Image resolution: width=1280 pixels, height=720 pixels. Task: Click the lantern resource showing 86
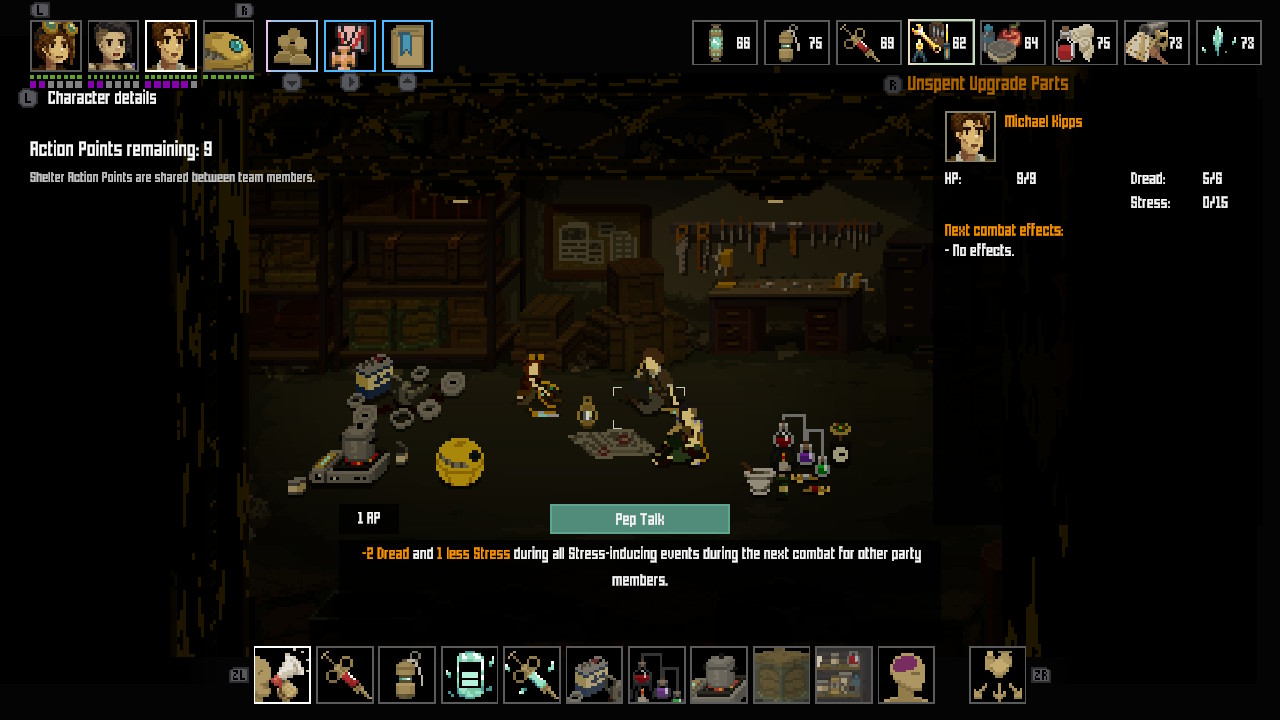click(725, 42)
